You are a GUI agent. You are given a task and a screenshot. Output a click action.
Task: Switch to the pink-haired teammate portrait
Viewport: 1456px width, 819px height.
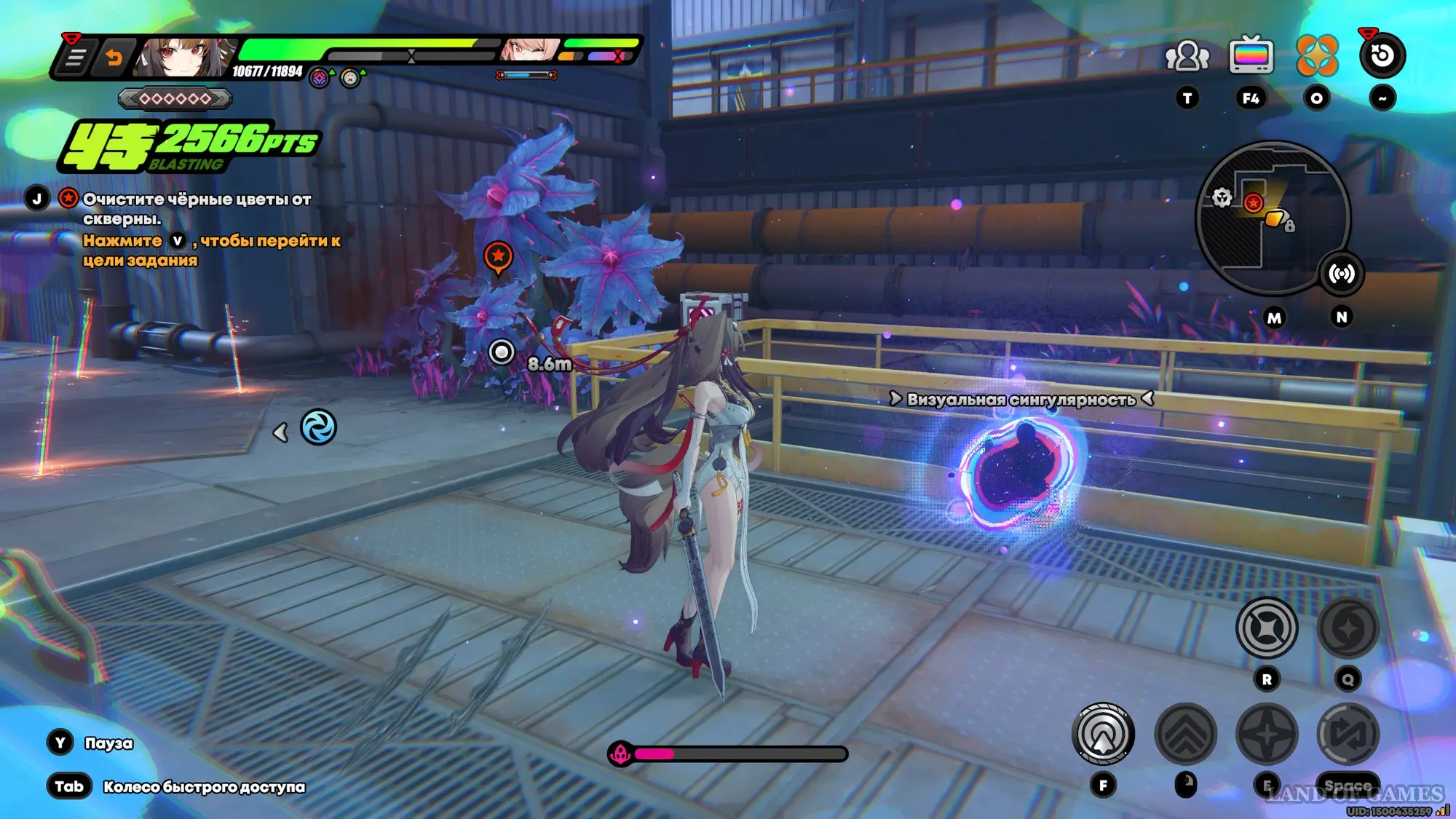529,51
